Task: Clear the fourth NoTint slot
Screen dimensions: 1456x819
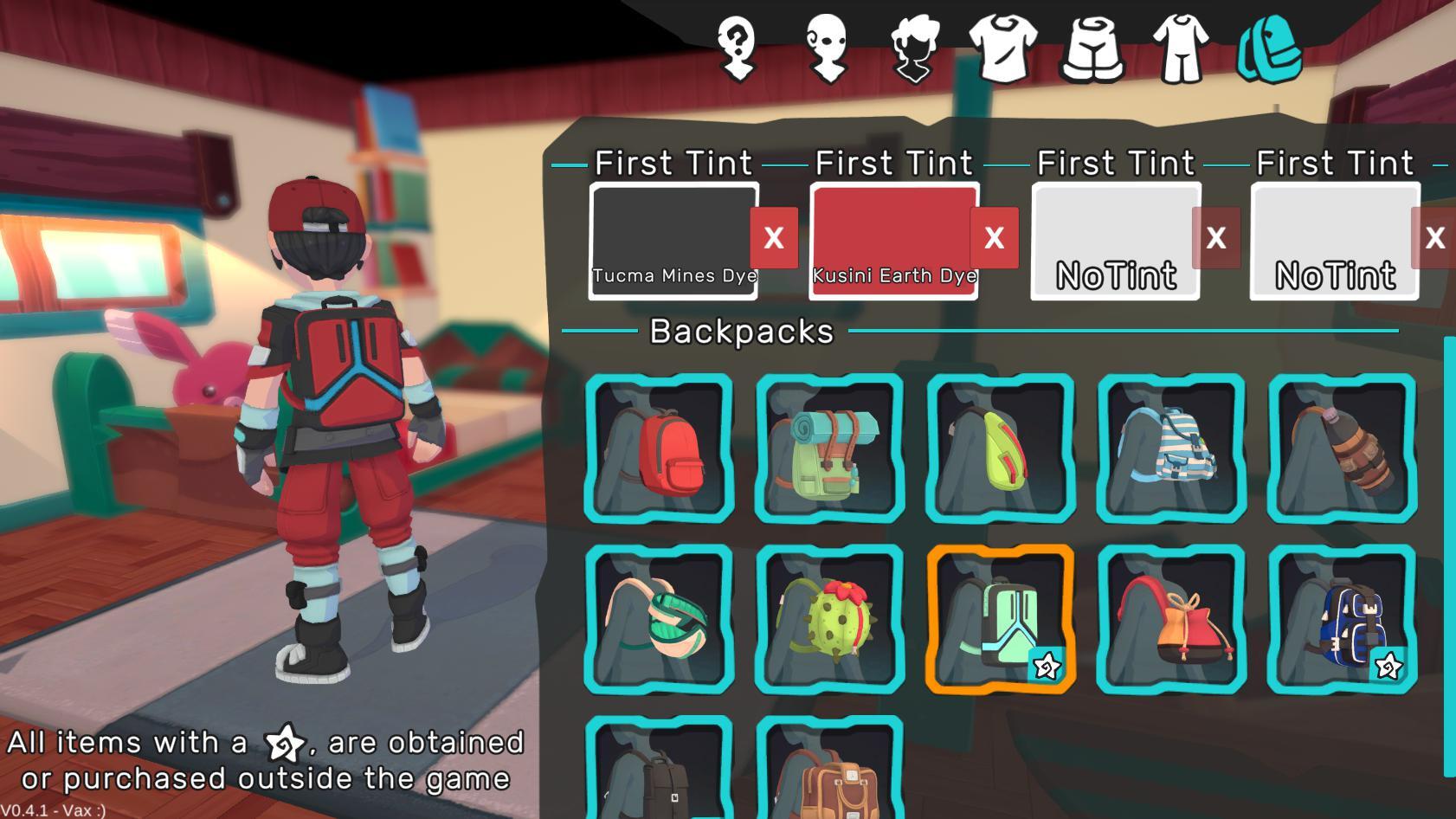Action: [x=1436, y=236]
